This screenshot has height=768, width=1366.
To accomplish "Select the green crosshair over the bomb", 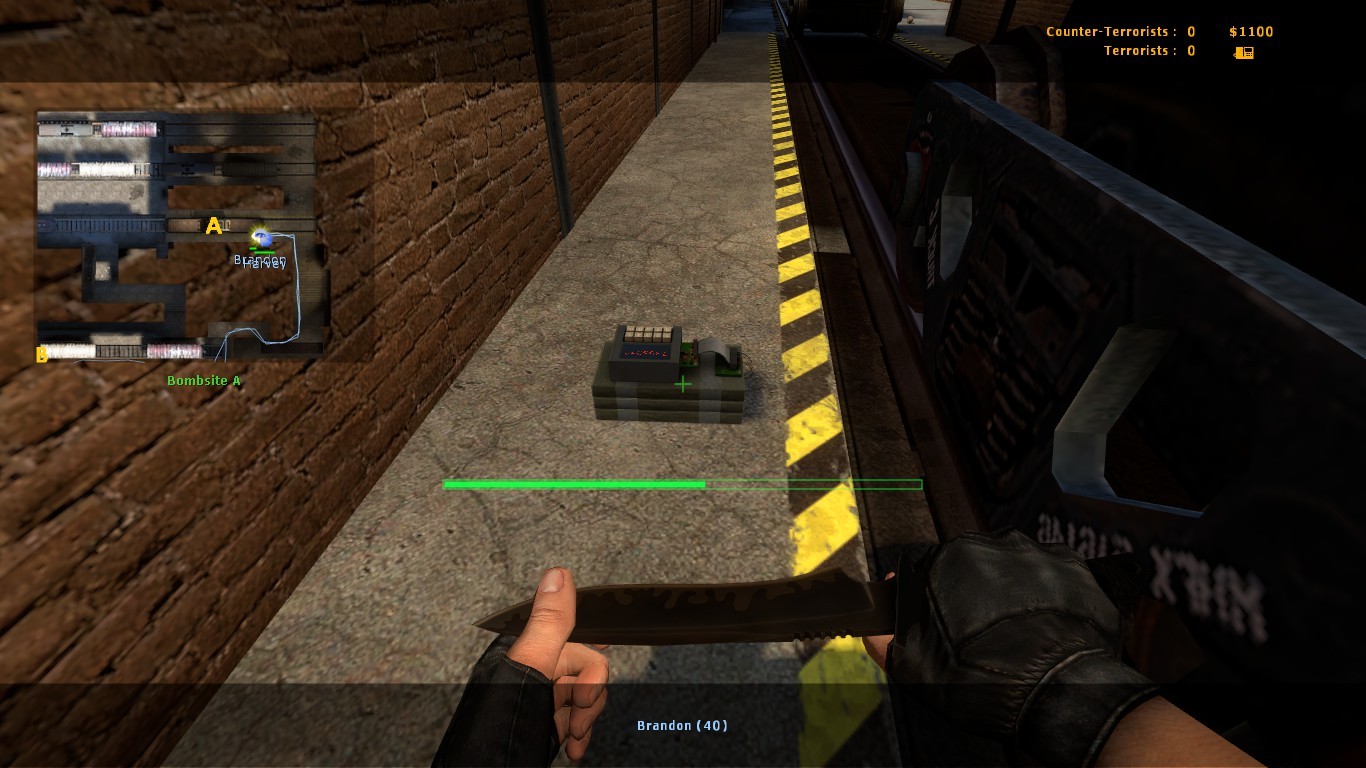I will coord(682,384).
